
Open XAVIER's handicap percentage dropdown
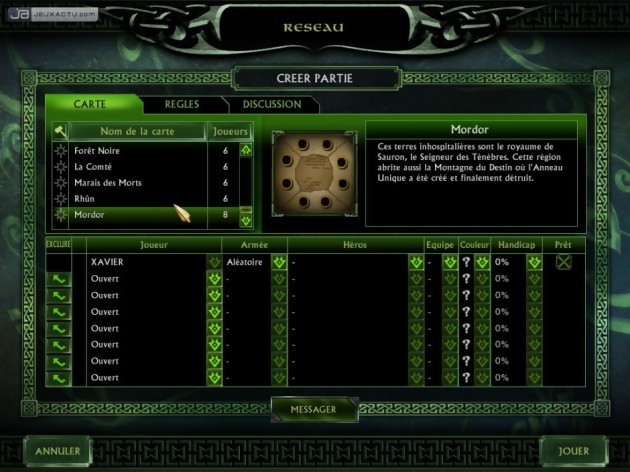(x=534, y=262)
